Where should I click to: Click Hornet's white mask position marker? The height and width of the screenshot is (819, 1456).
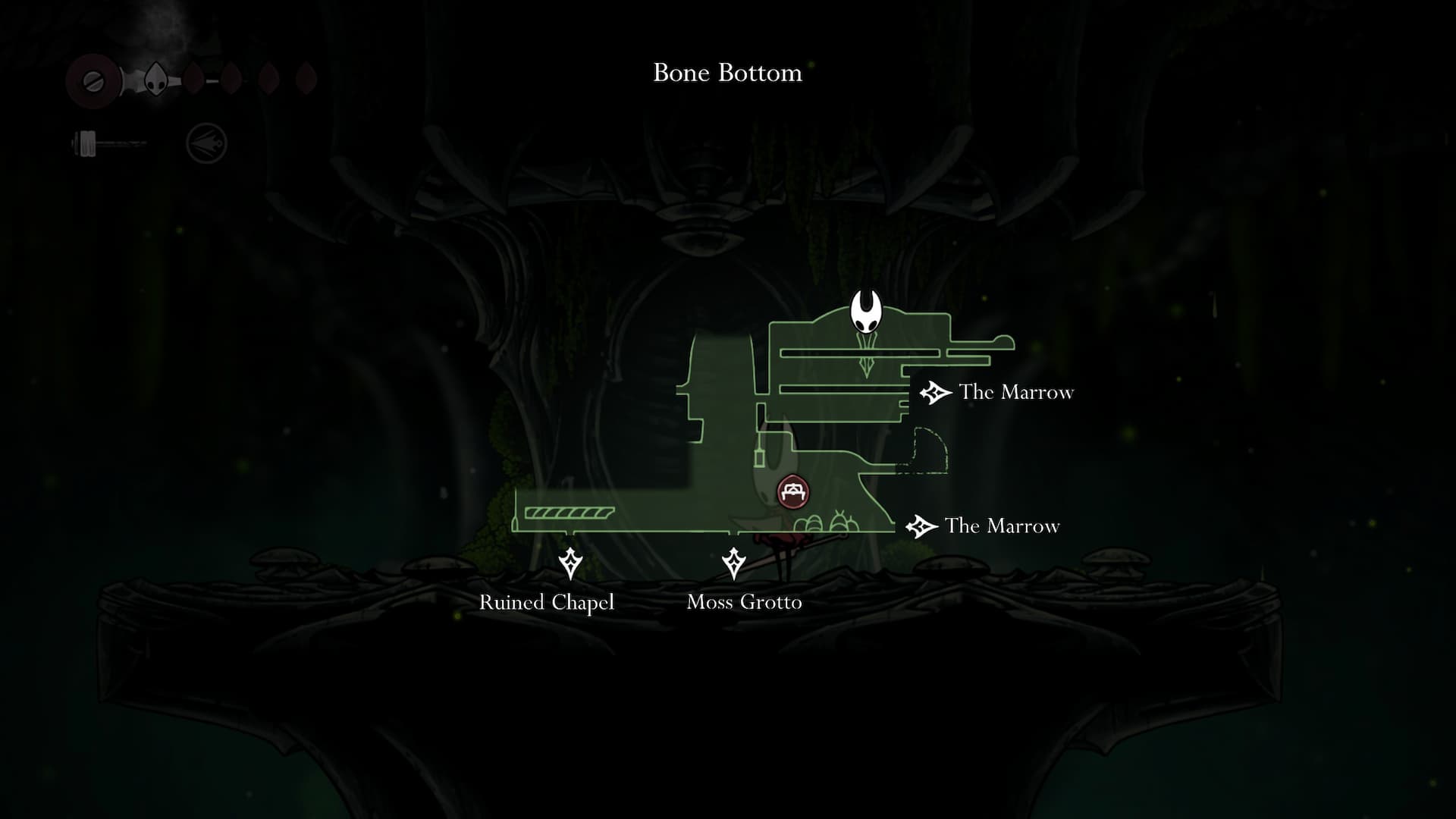[865, 312]
